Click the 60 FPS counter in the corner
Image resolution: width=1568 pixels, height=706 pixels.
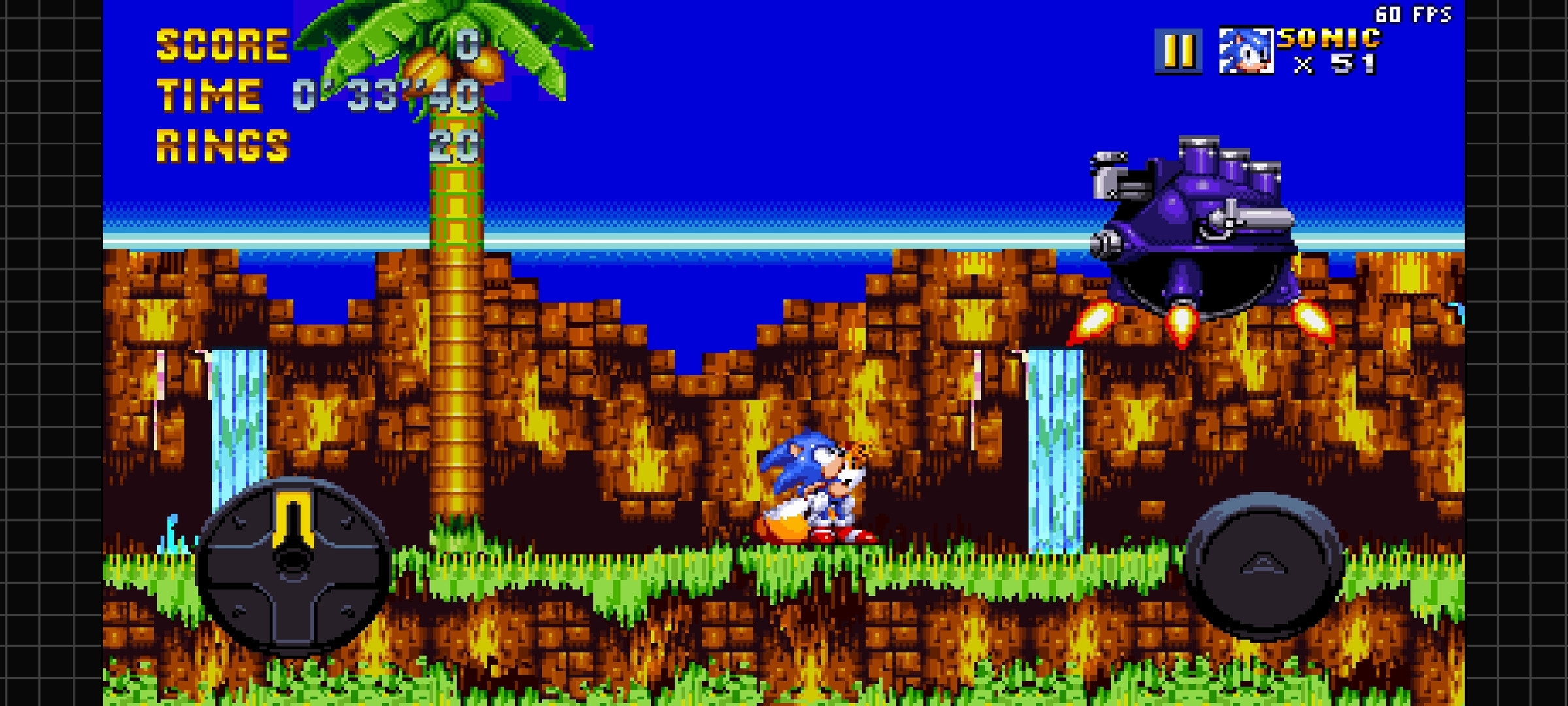point(1414,12)
